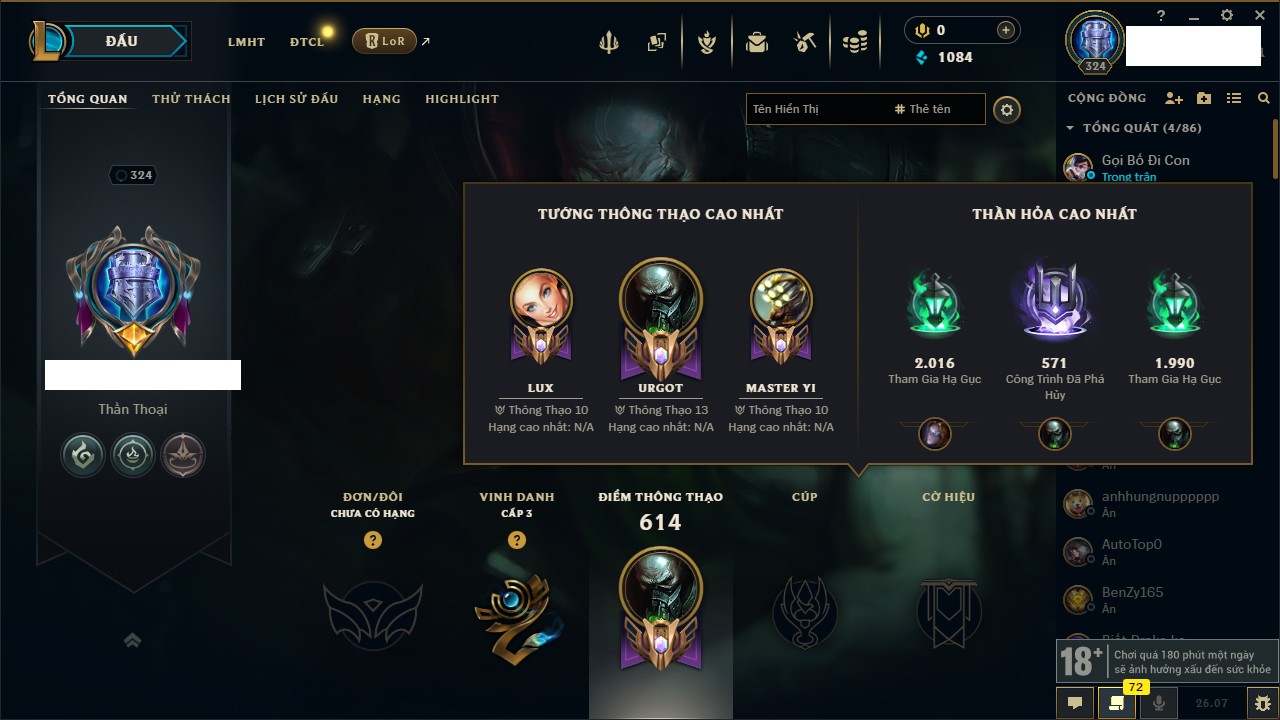
Task: Open profile settings gear beside search field
Action: click(1007, 109)
